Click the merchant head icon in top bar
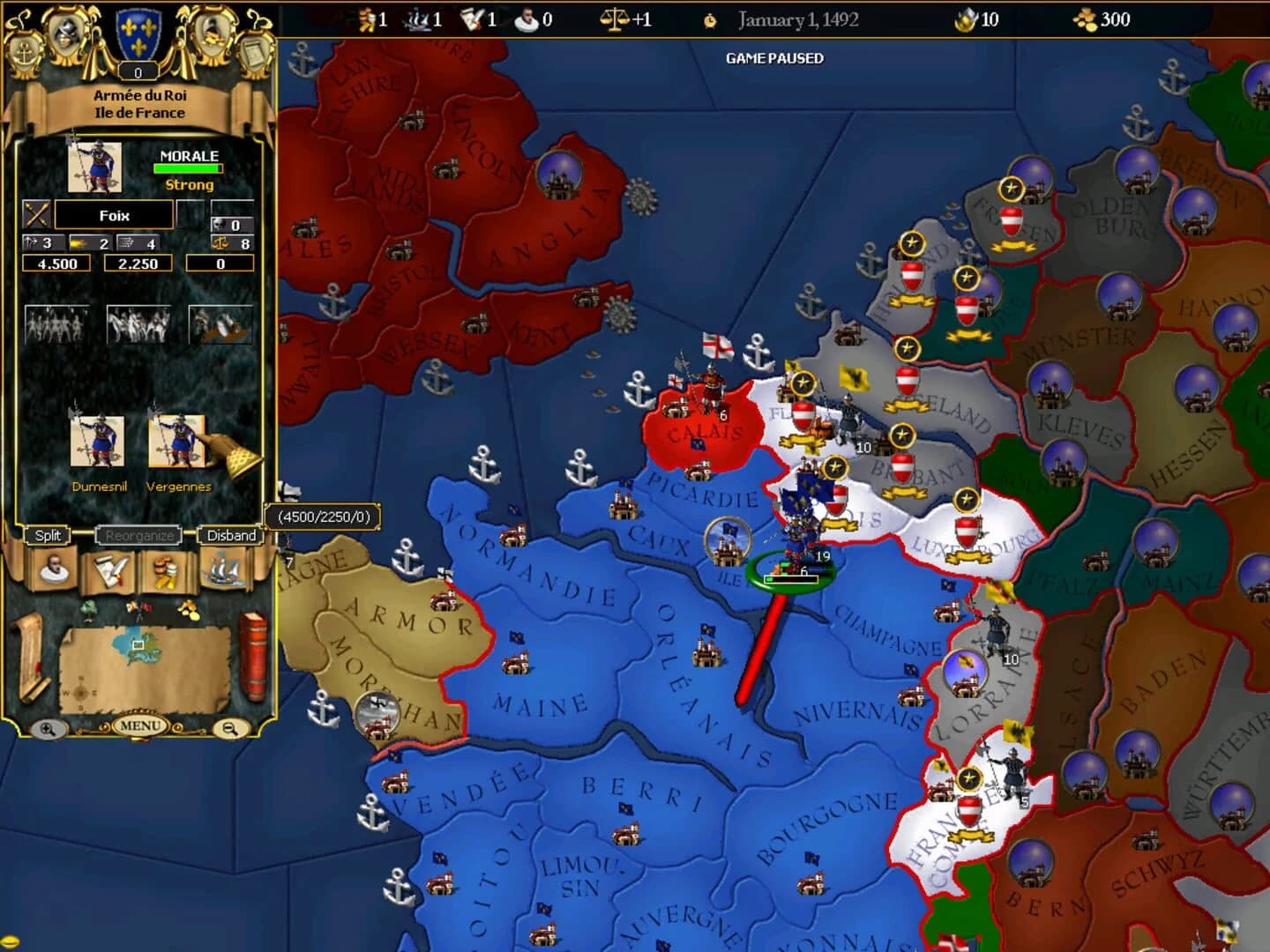The width and height of the screenshot is (1270, 952). 526,19
